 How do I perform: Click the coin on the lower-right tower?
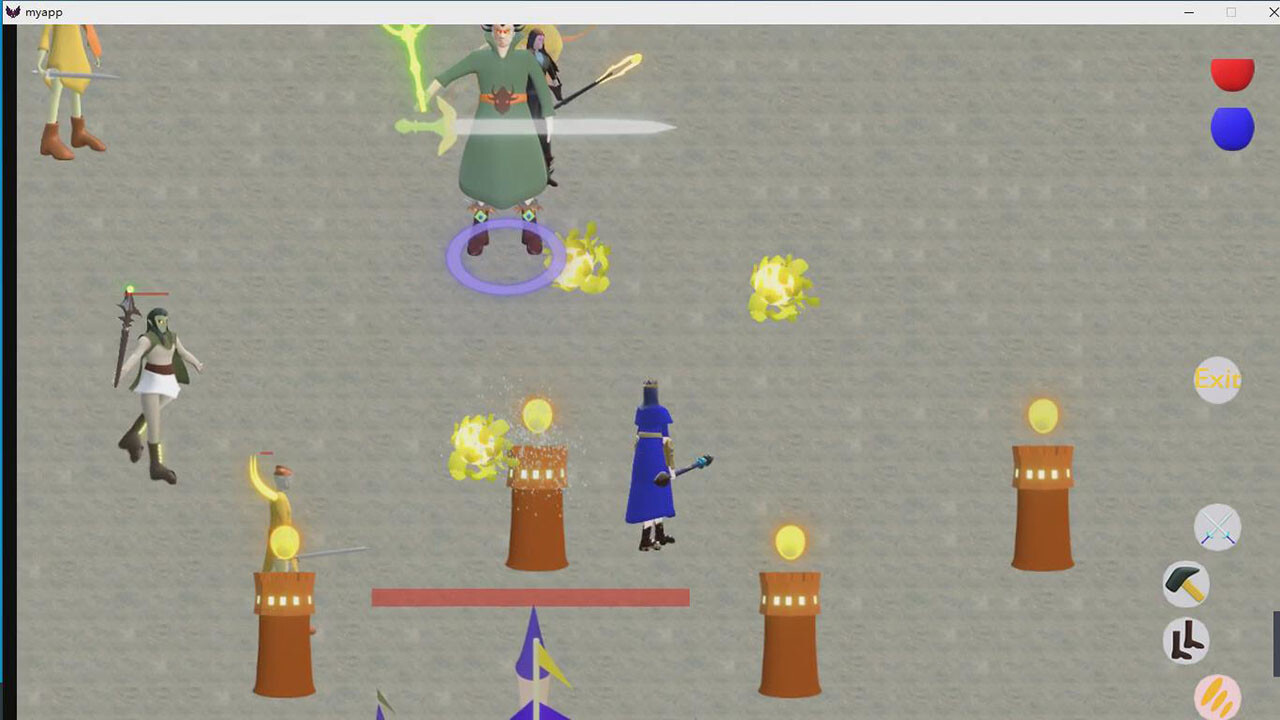789,541
